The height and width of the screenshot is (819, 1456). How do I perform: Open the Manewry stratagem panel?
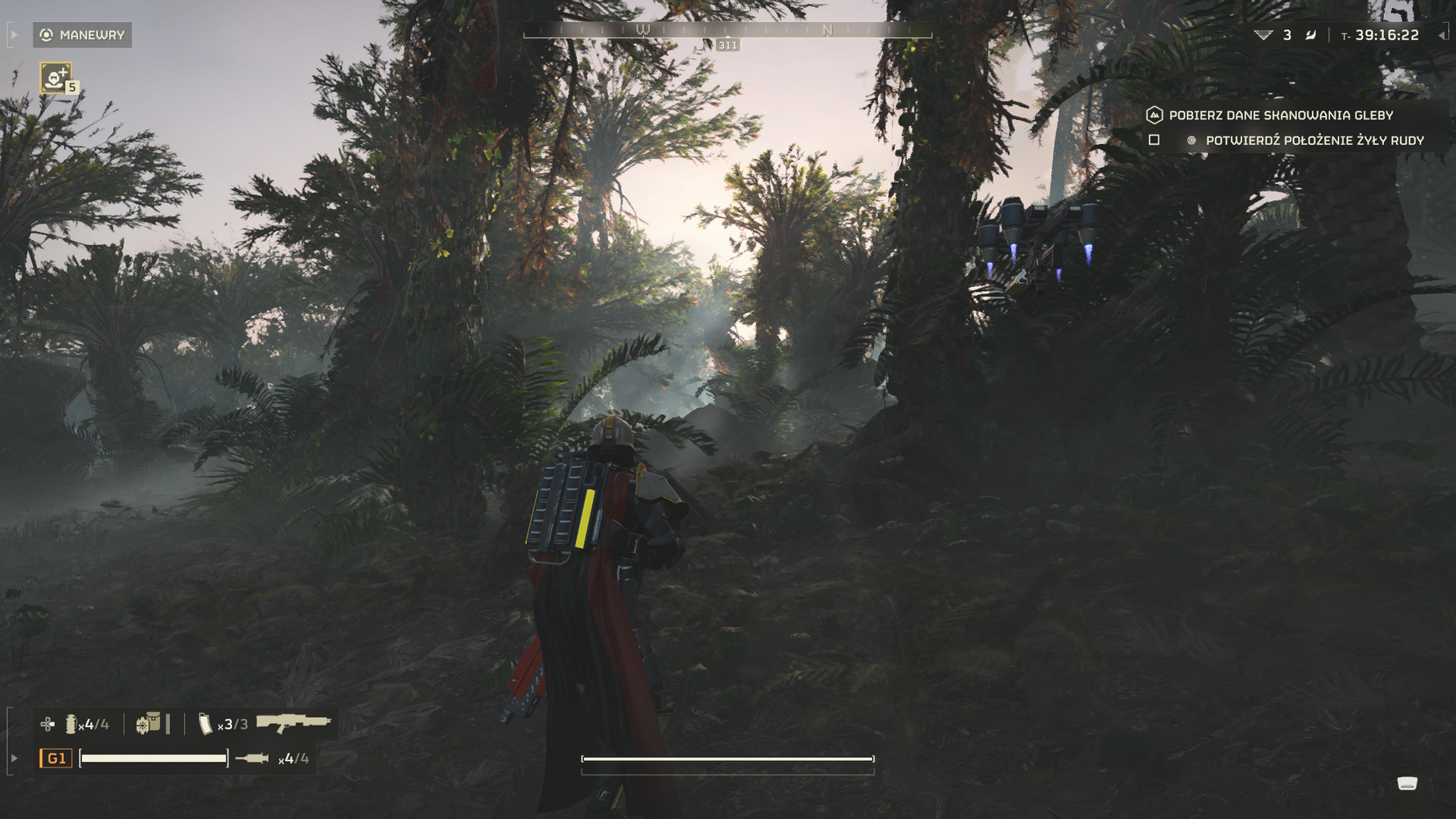coord(83,35)
